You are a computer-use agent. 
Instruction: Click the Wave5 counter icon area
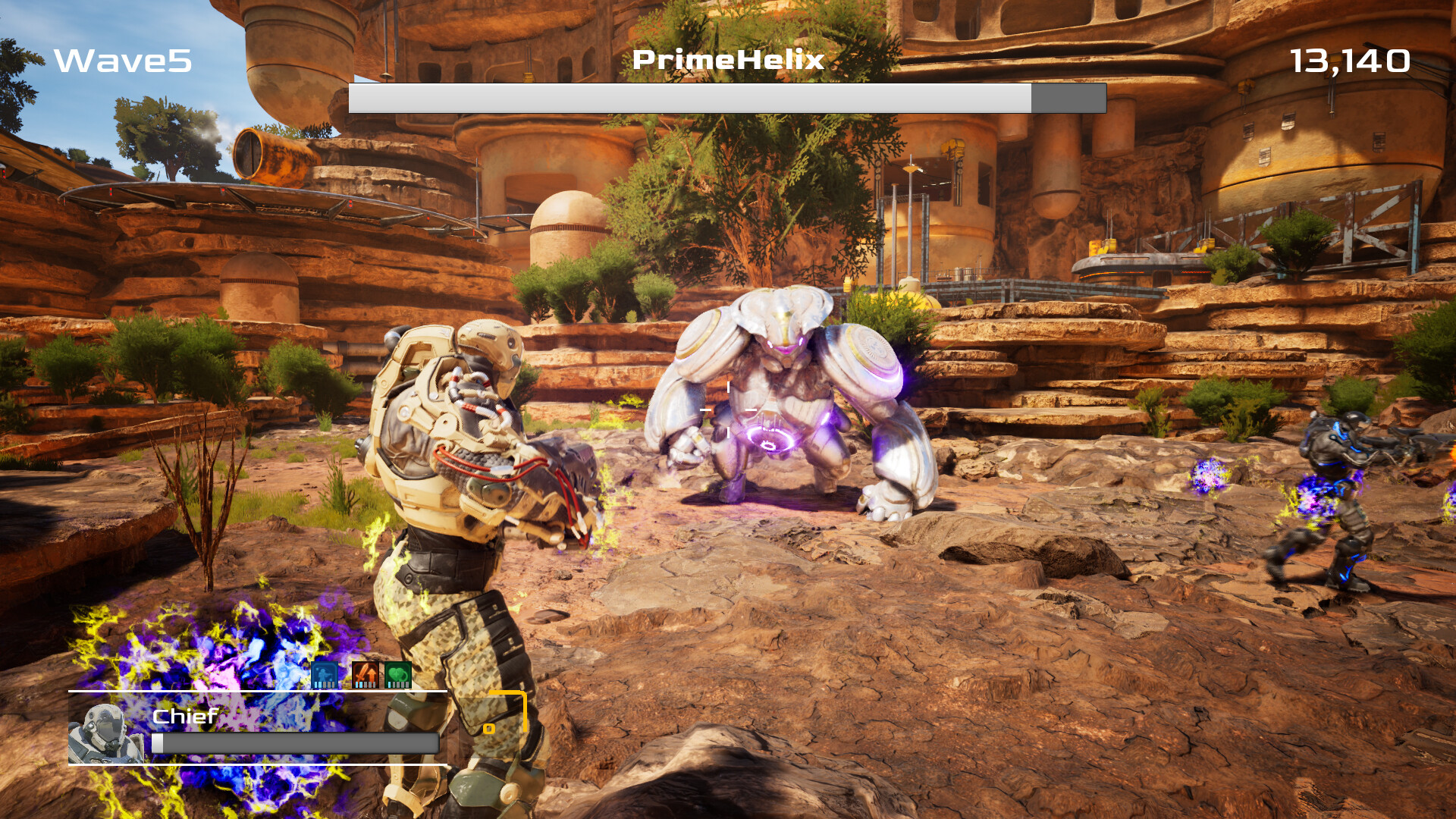pyautogui.click(x=121, y=61)
